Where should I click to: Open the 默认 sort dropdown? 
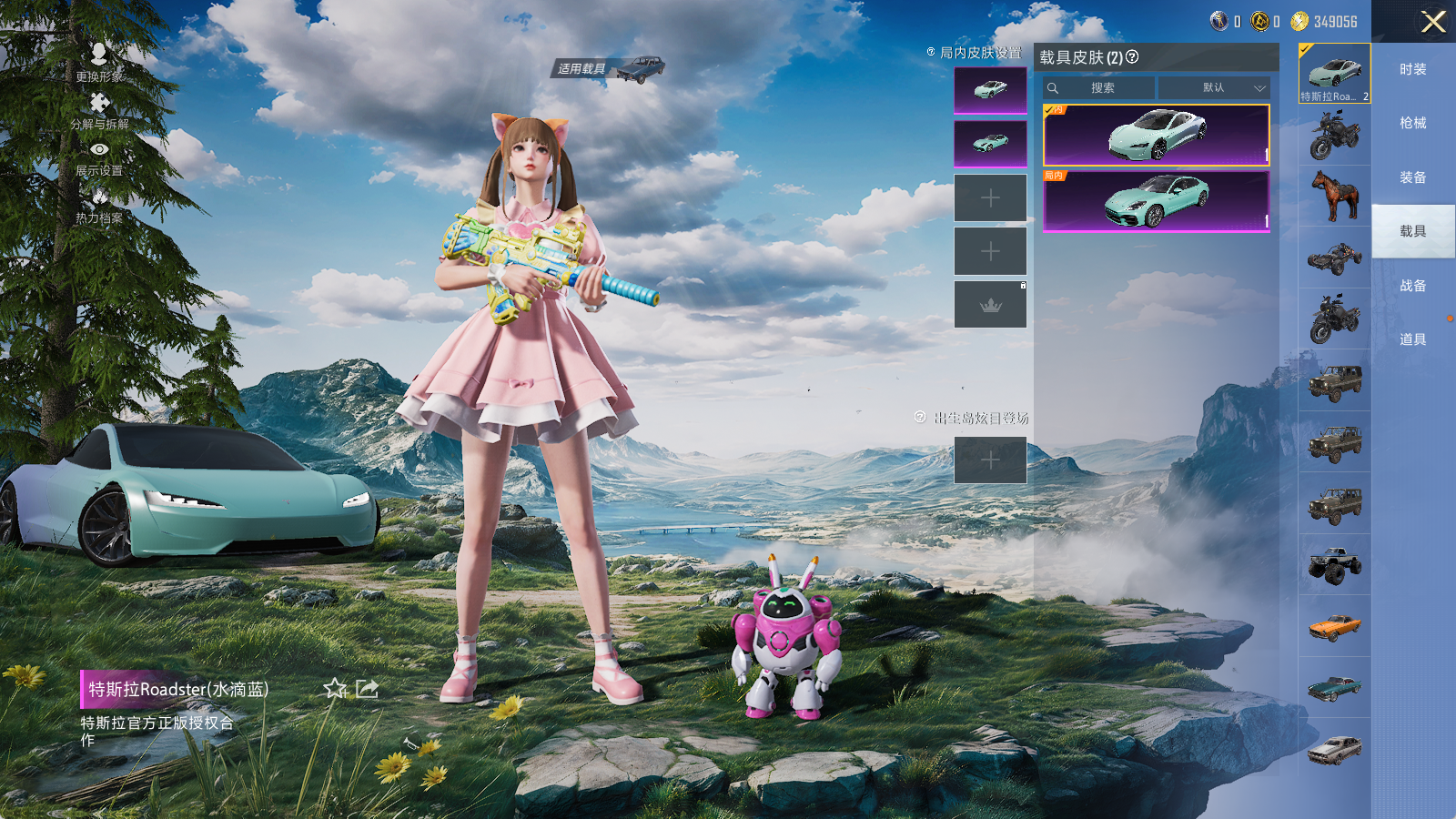(x=1214, y=88)
